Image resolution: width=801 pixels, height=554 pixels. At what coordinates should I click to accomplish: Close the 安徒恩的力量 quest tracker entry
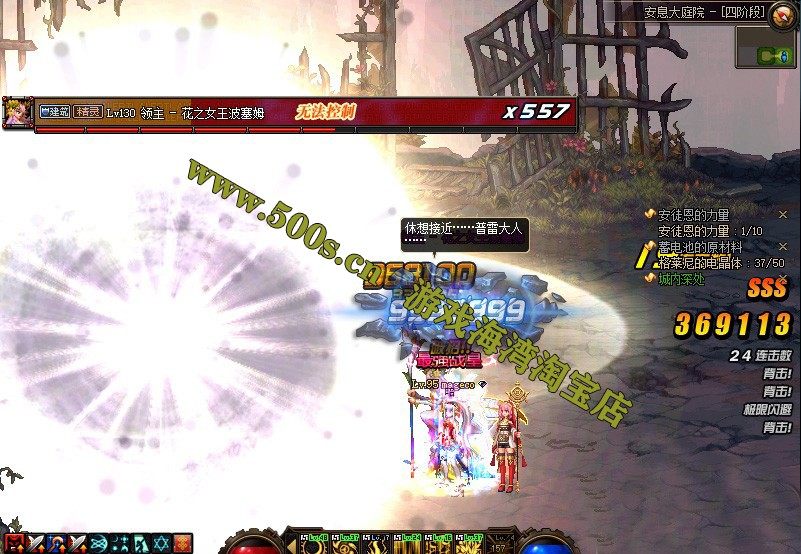pyautogui.click(x=782, y=215)
